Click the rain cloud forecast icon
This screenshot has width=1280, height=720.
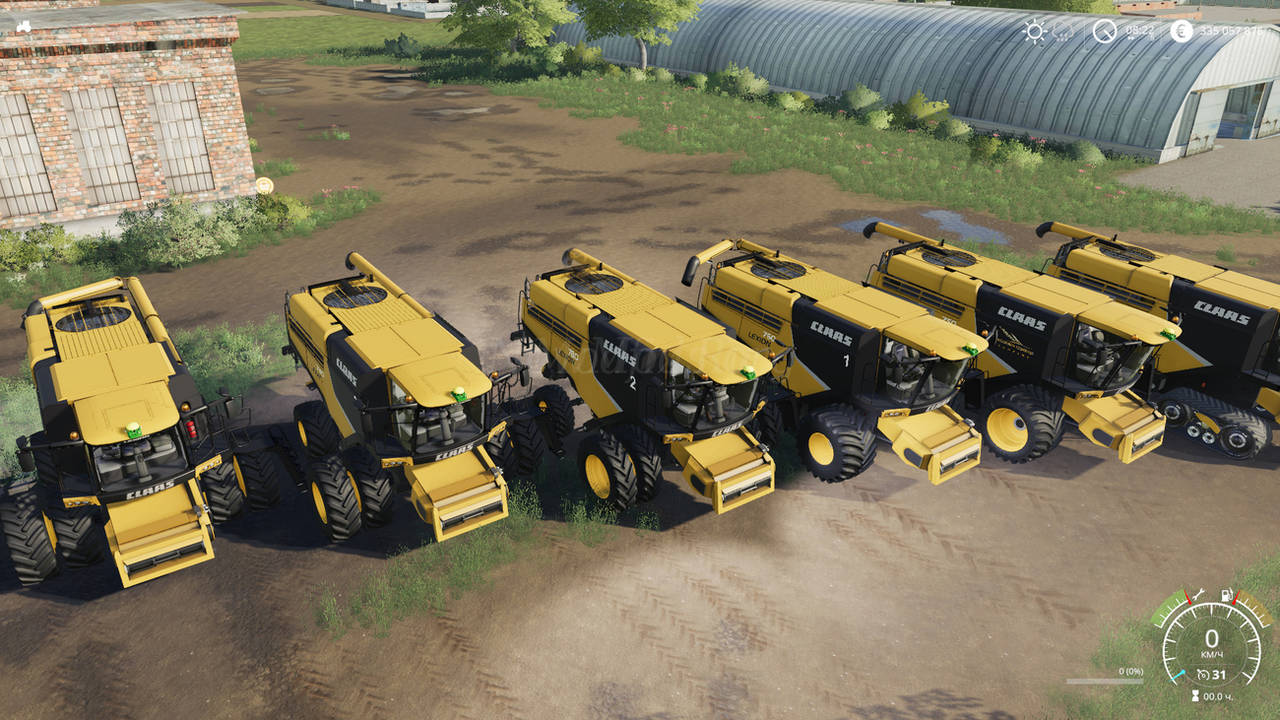point(1064,31)
